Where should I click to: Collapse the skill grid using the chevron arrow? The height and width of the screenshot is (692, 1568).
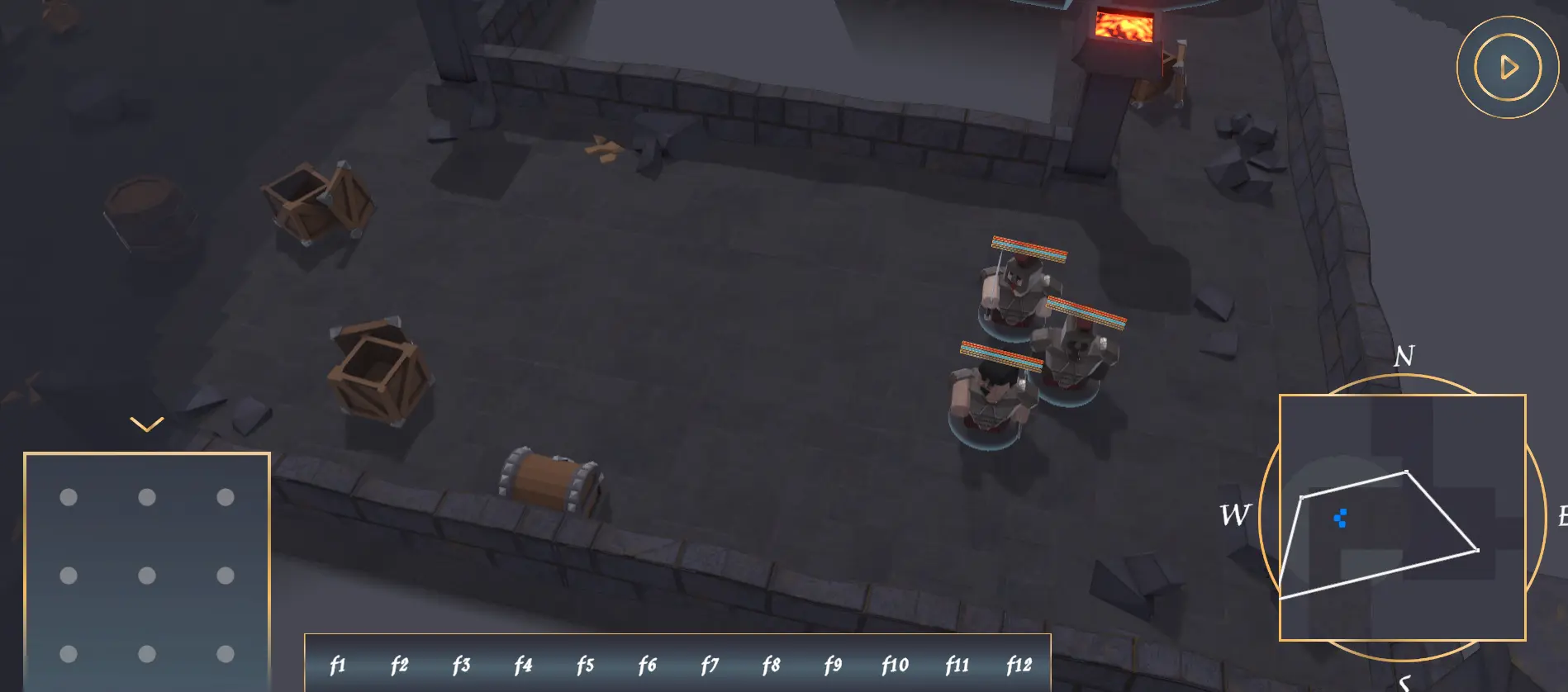[x=146, y=424]
